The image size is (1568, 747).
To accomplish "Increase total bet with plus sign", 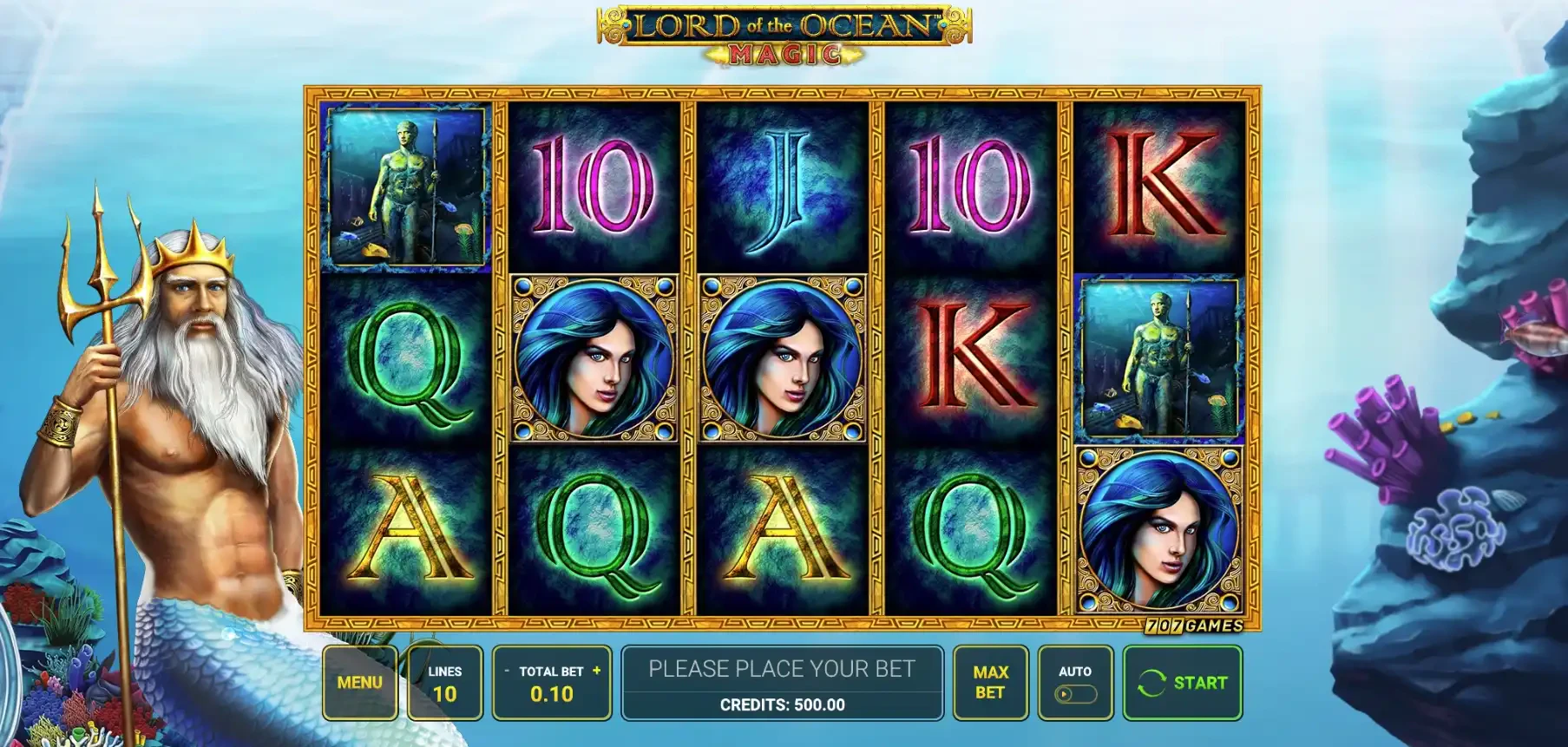I will tap(597, 671).
